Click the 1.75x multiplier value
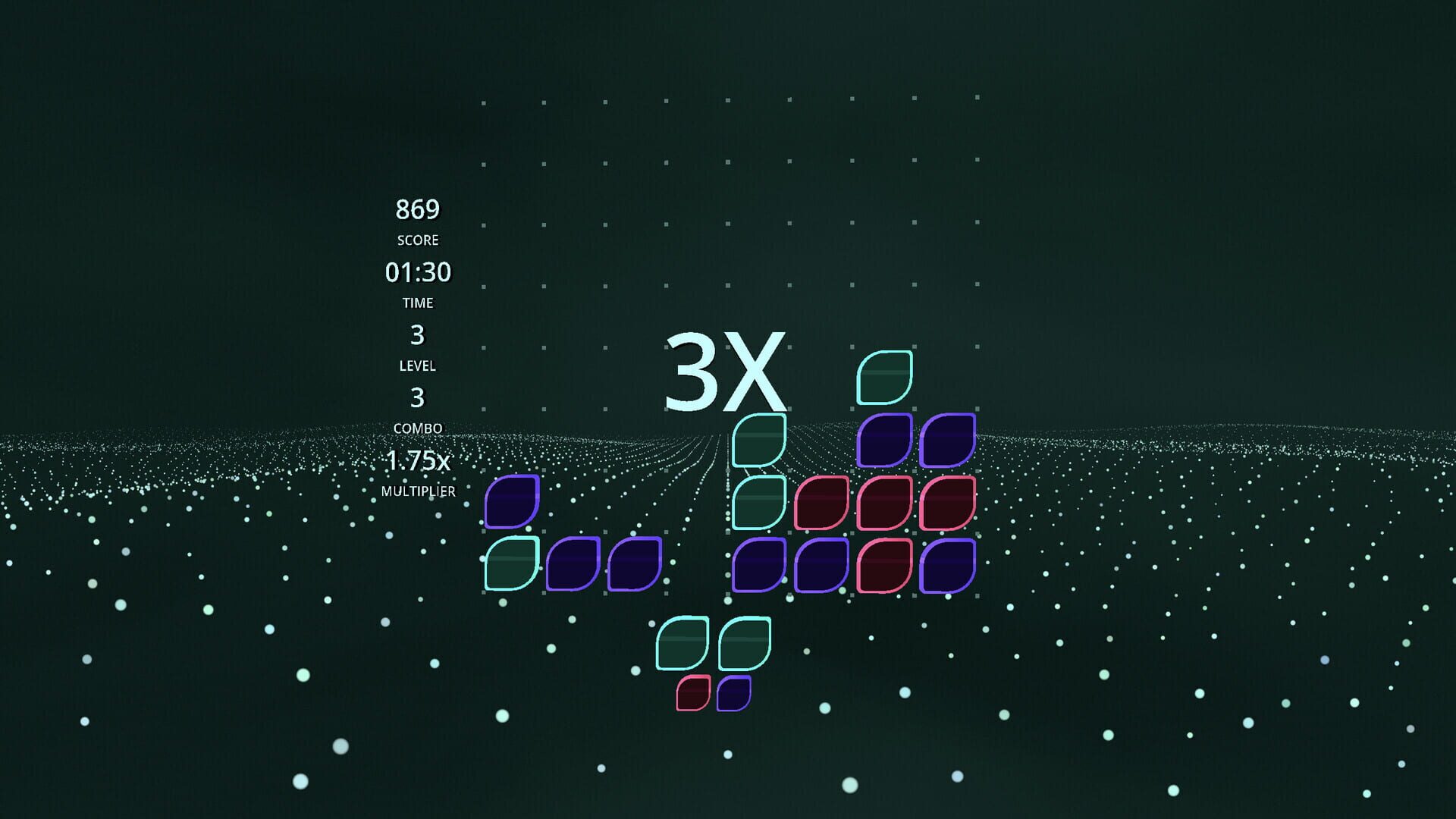Screen dimensions: 1456x819 pyautogui.click(x=418, y=460)
